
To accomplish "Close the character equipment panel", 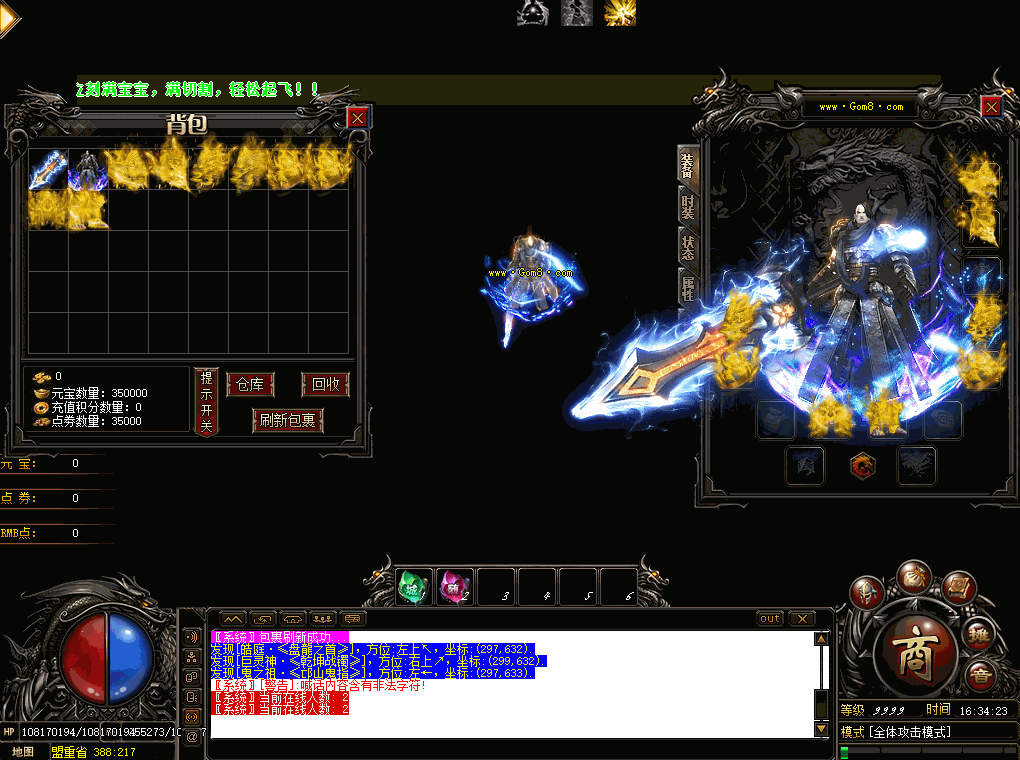I will pyautogui.click(x=991, y=106).
